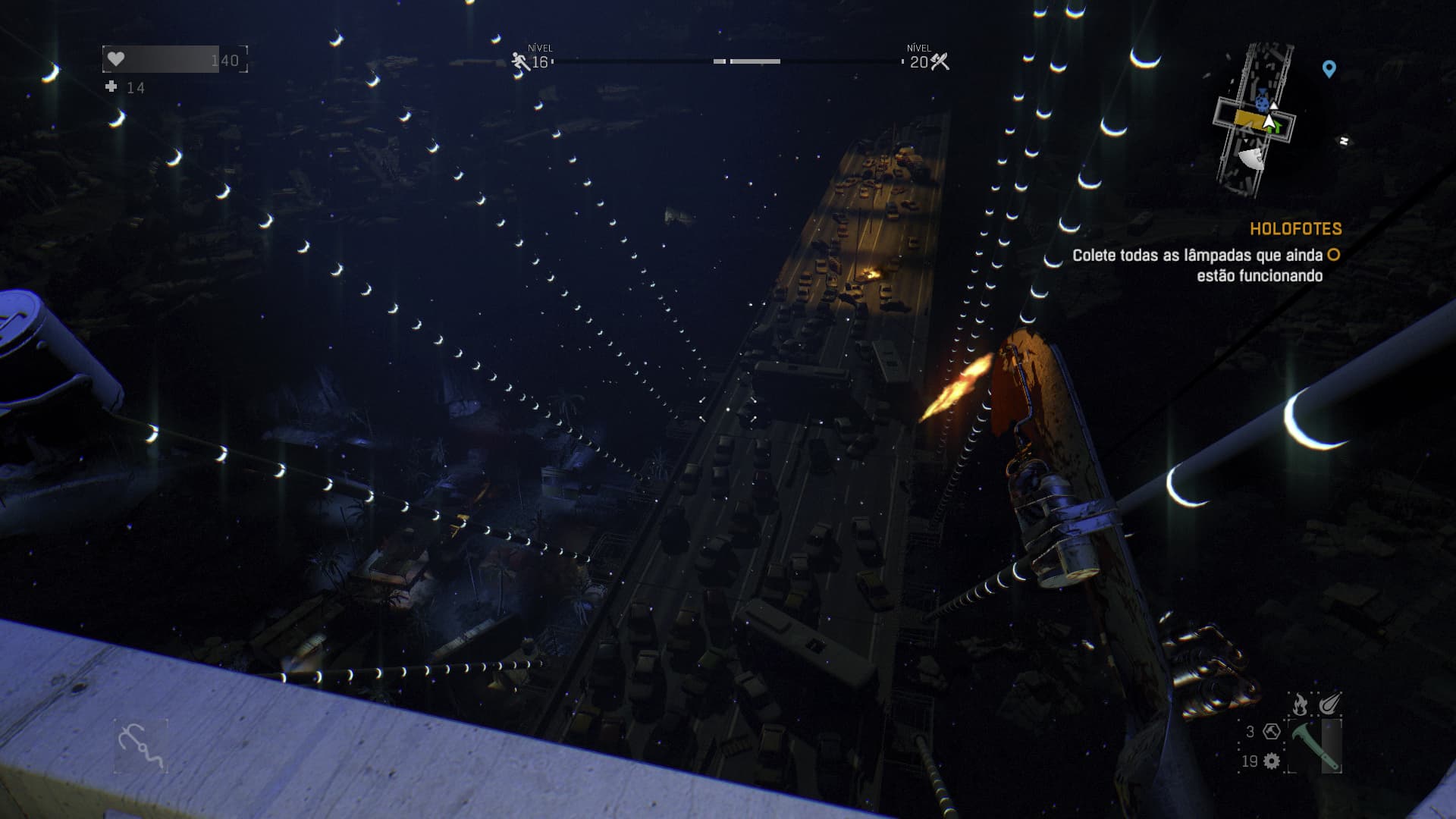Click the flame effect icon above the weapon slot
Screen dimensions: 1456x819
(1300, 704)
